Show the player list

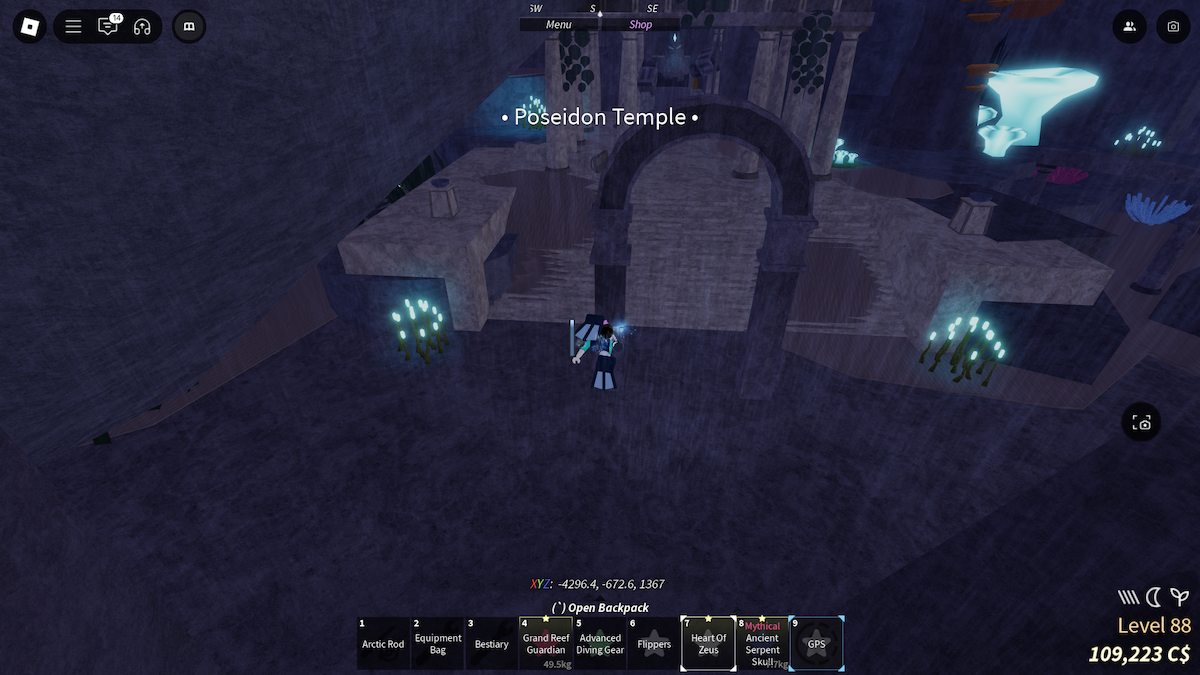[1129, 27]
